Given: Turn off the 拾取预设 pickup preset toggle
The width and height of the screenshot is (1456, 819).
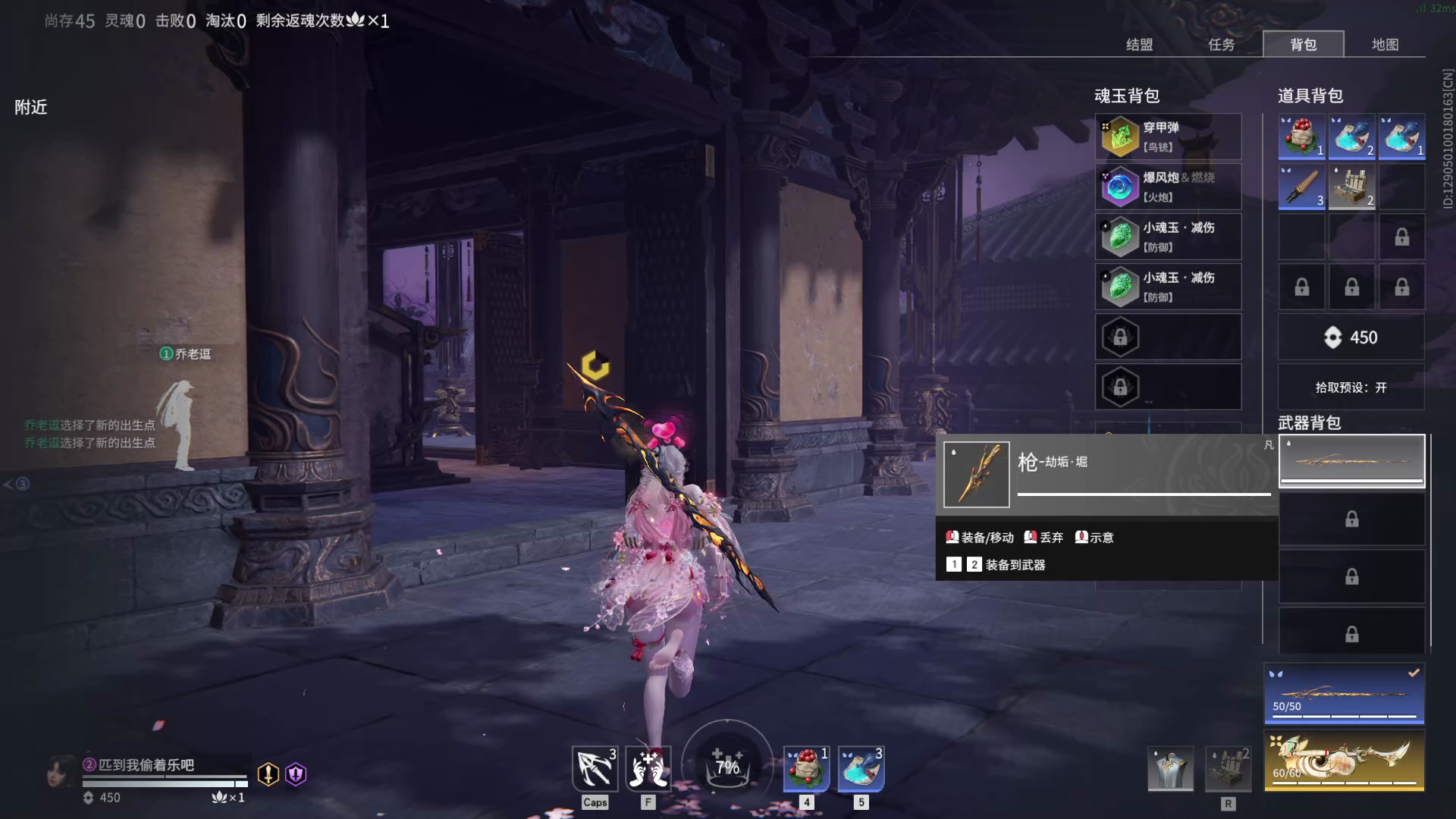Looking at the screenshot, I should [1351, 388].
